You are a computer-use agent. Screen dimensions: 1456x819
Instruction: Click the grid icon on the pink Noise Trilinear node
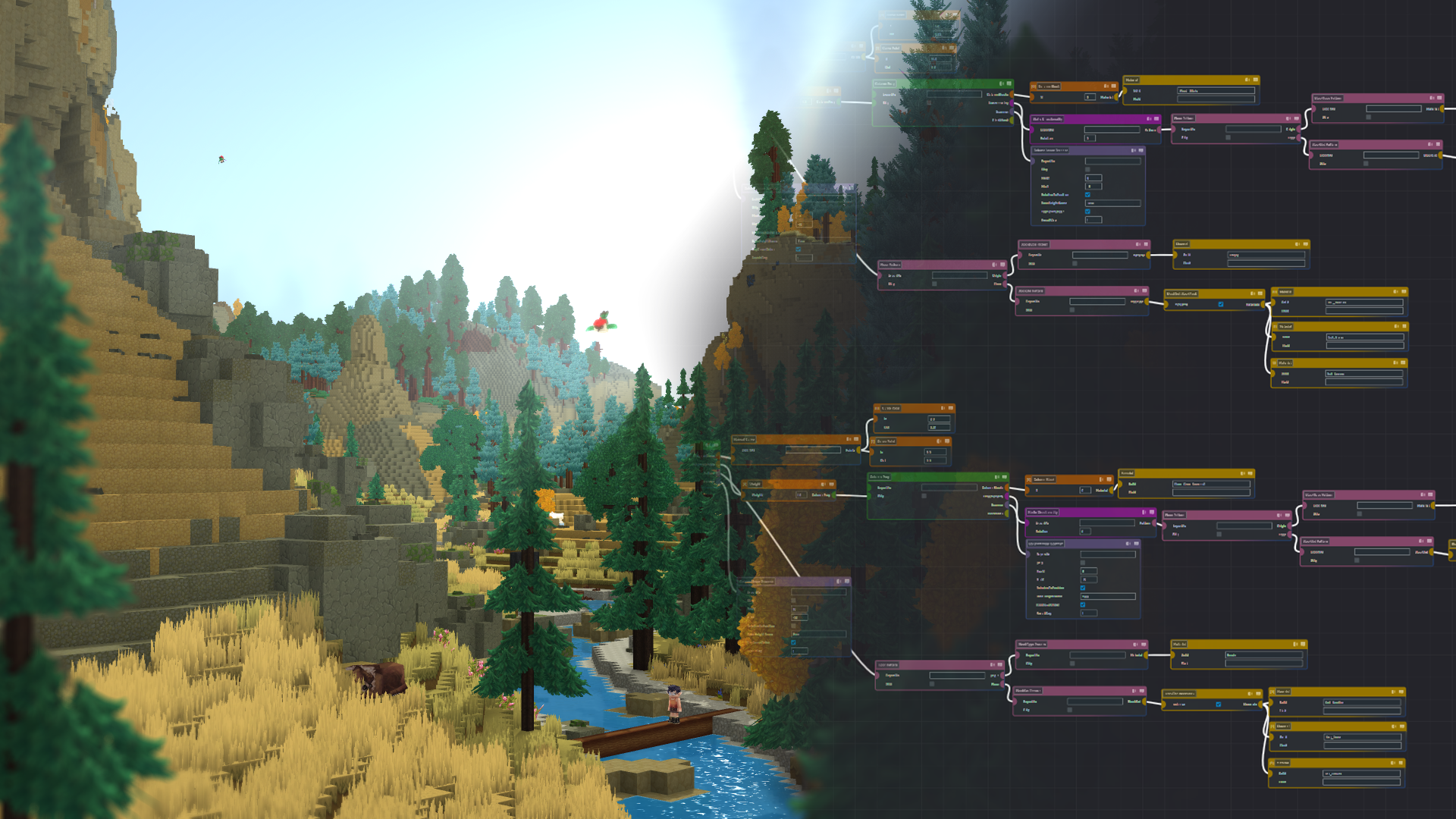(1296, 118)
